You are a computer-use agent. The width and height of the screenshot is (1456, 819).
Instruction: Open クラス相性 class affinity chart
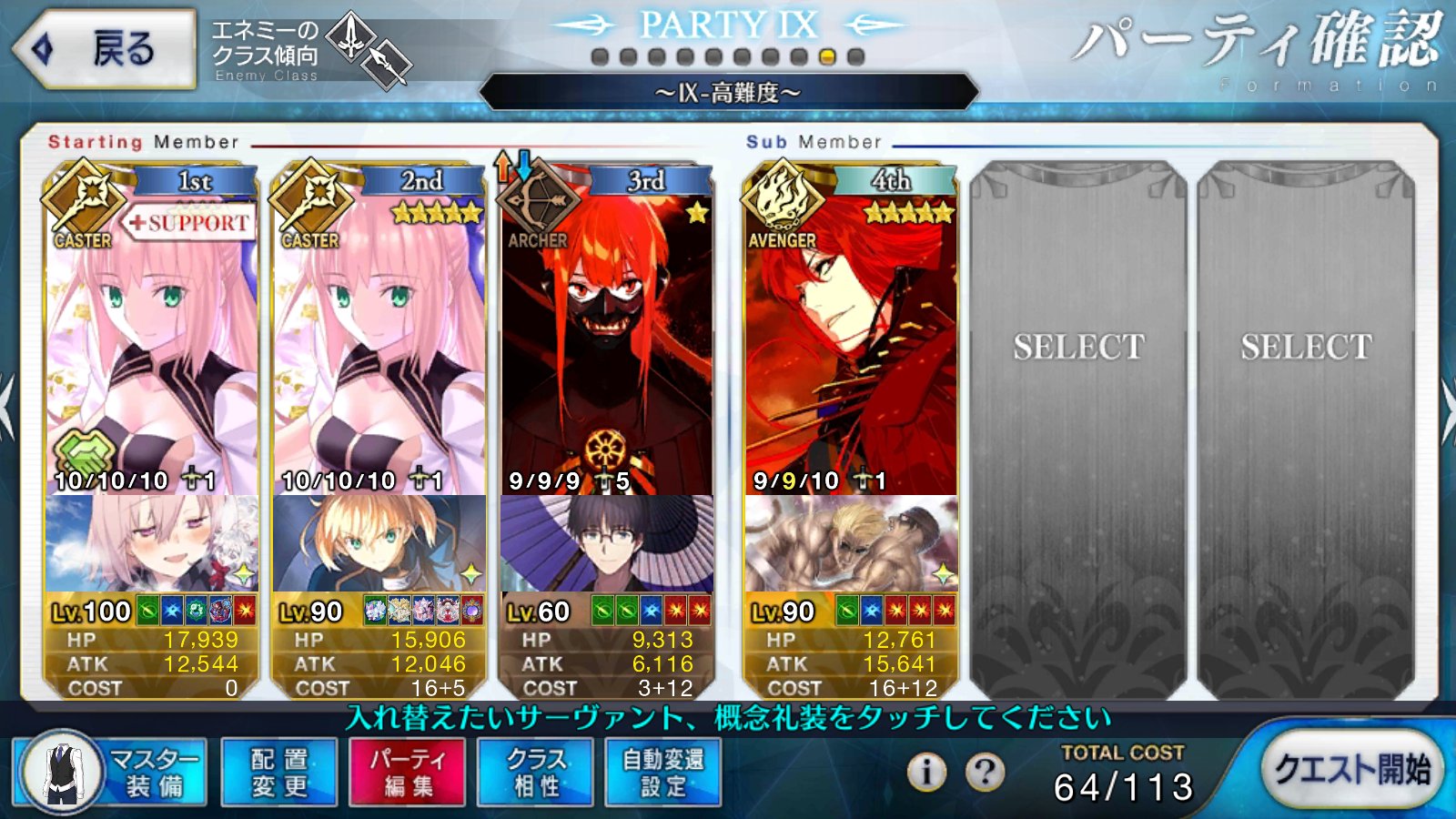click(533, 772)
